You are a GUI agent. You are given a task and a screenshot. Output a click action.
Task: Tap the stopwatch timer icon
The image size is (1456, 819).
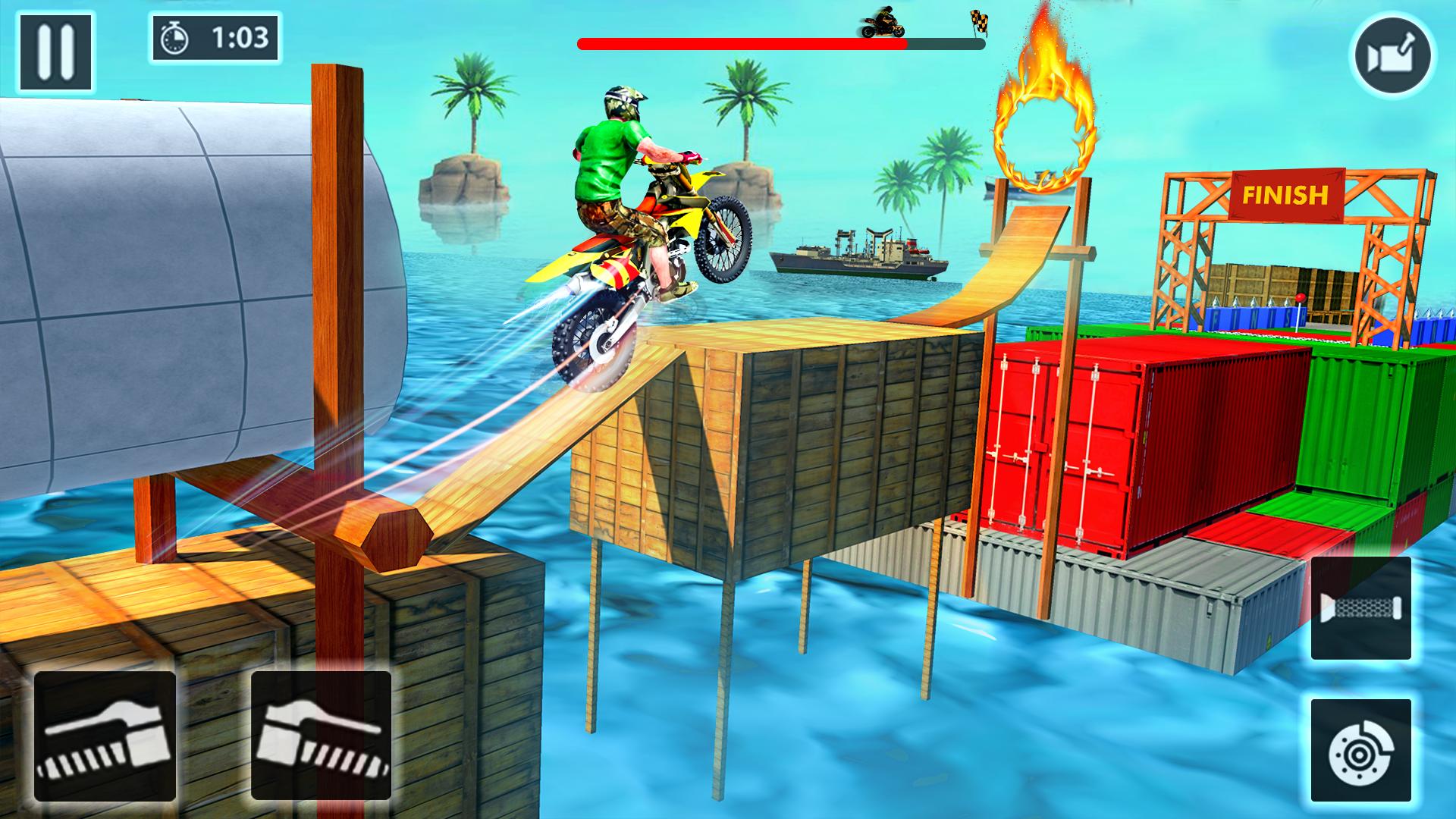coord(174,36)
